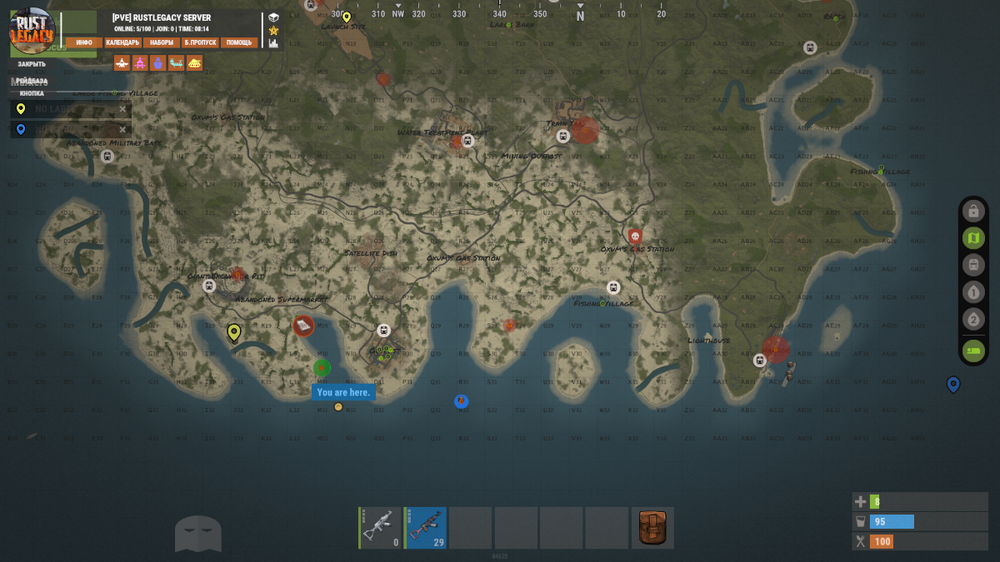Toggle the train tunnels map layer
Viewport: 1000px width, 562px height.
click(973, 265)
